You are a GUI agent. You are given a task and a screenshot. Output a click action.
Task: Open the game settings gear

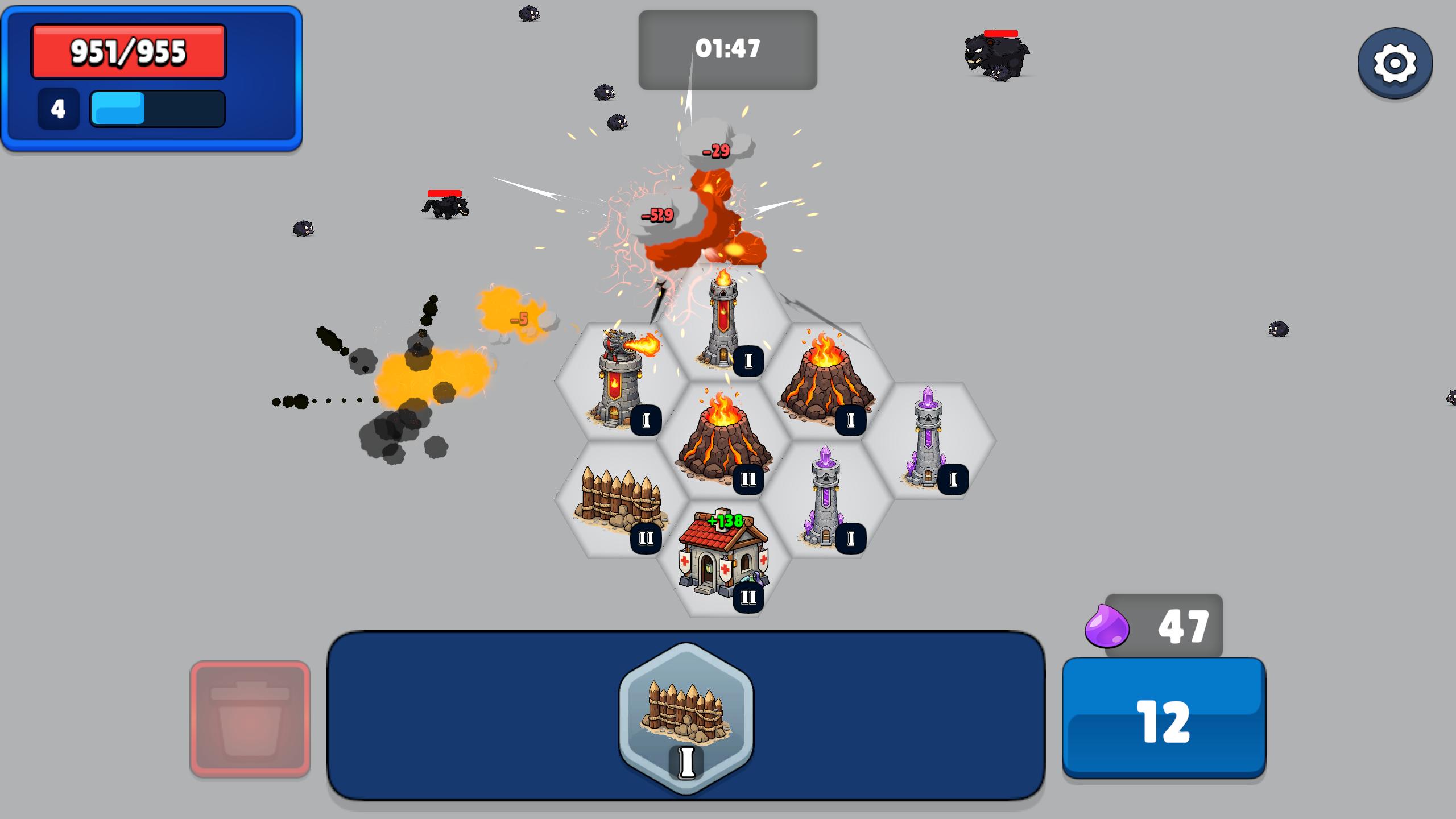(1396, 64)
